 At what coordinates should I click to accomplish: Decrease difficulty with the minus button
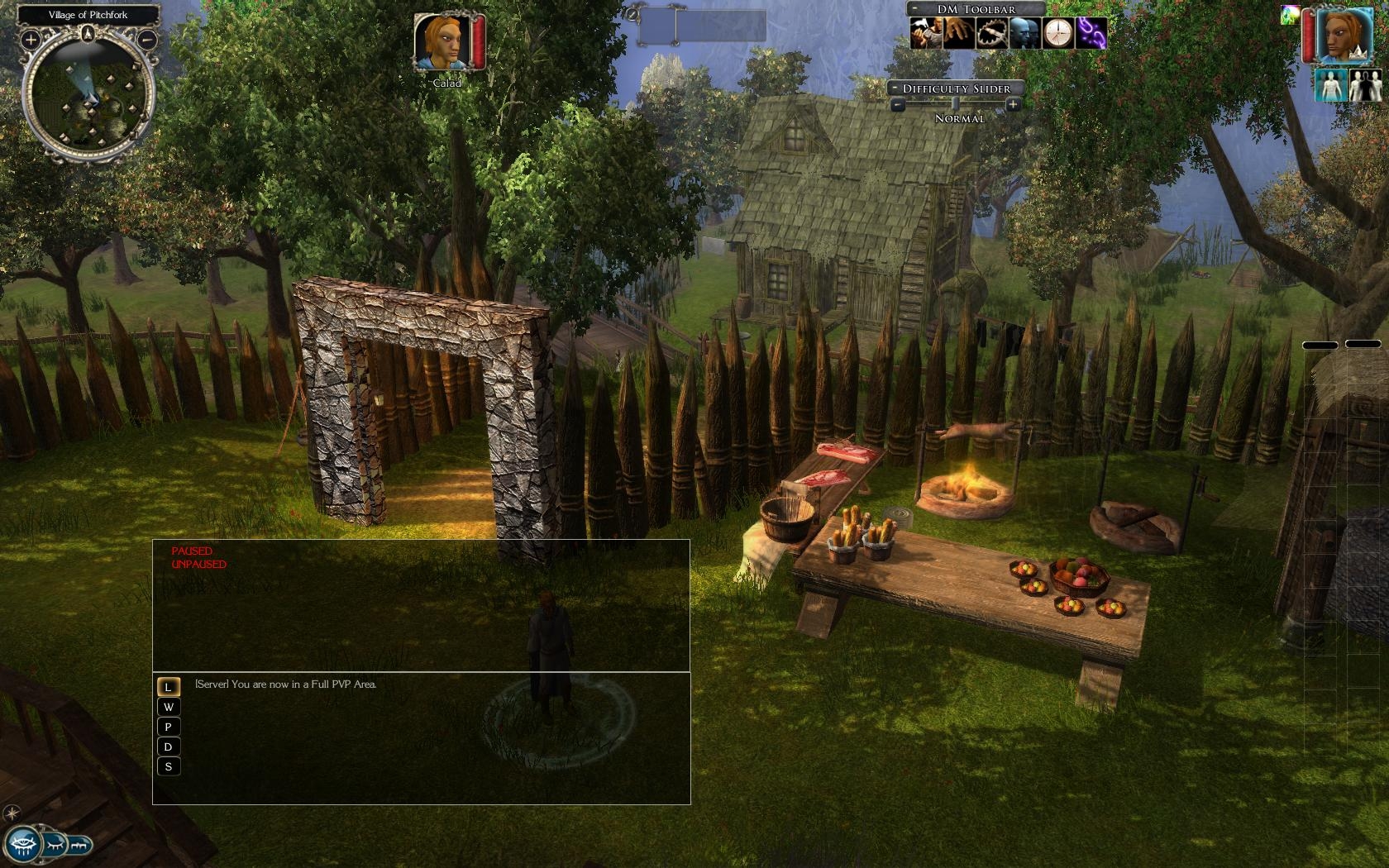point(897,104)
